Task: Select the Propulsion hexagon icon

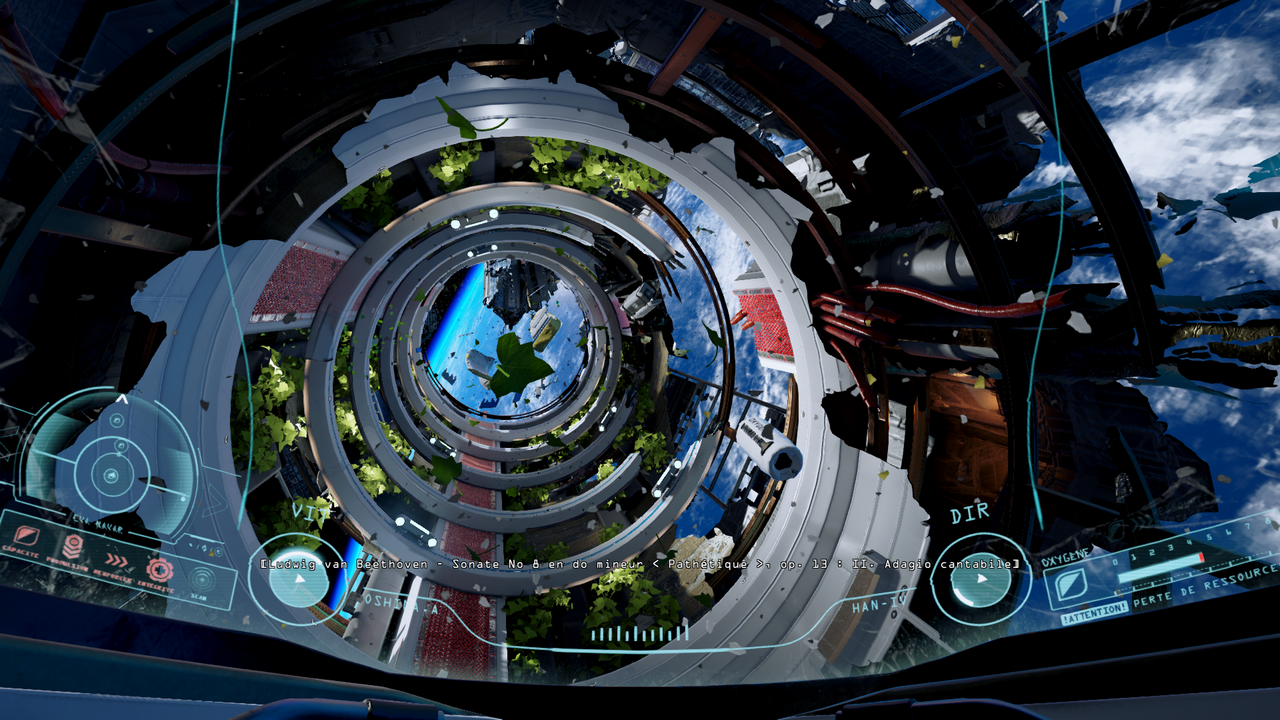Action: point(73,546)
